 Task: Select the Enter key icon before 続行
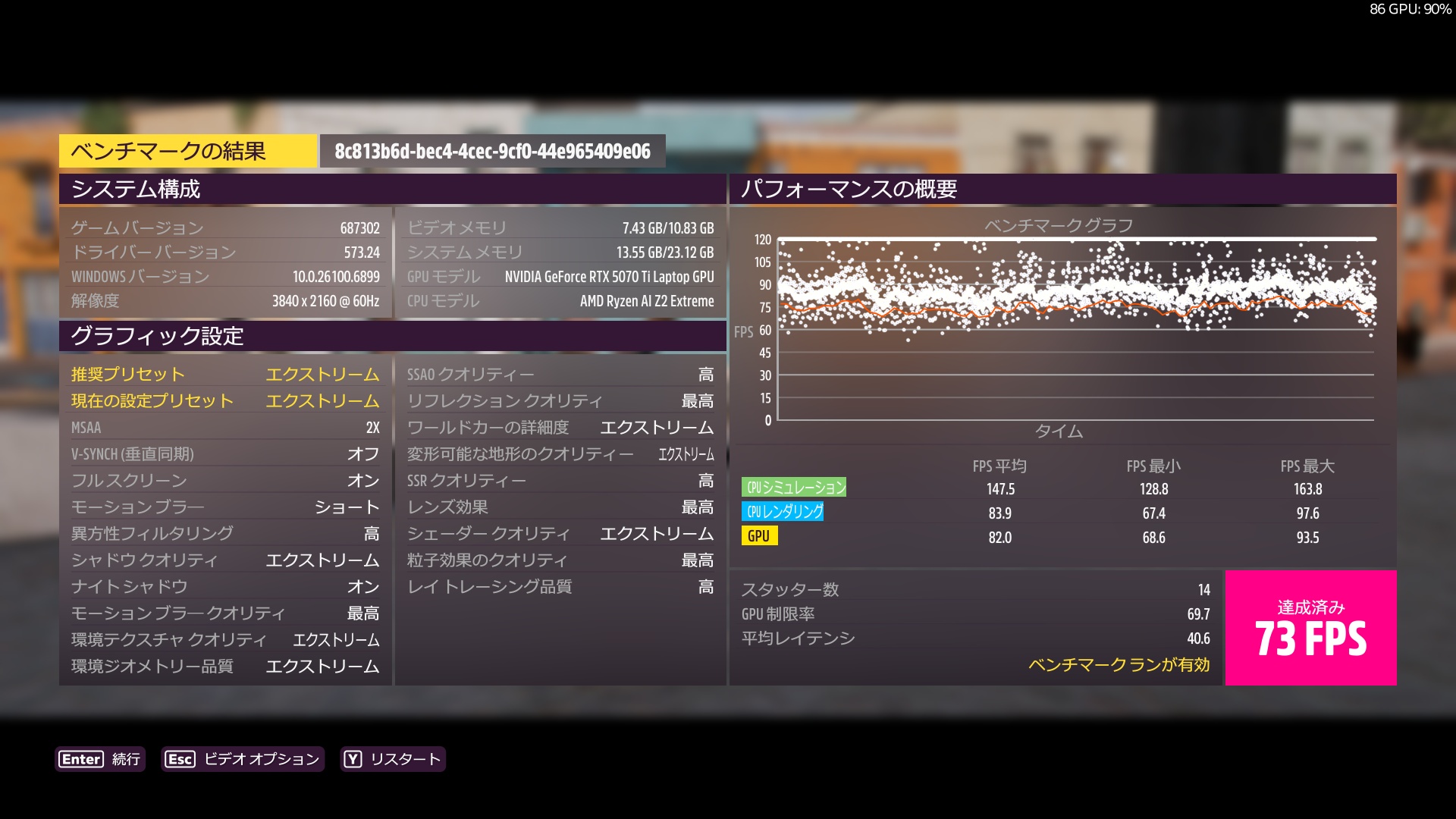coord(83,759)
